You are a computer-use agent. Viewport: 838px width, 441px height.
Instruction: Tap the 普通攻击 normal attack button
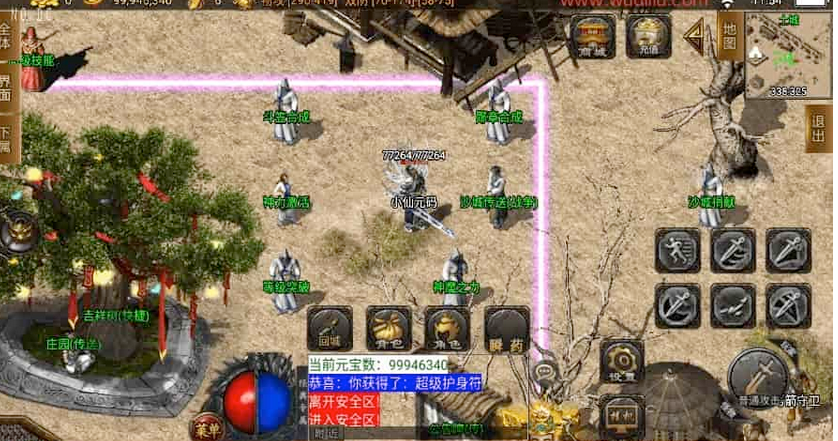tap(758, 376)
